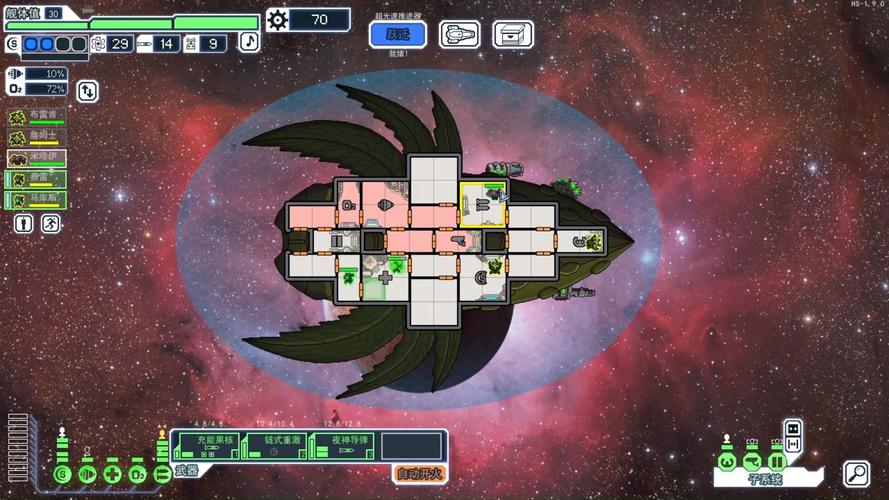The height and width of the screenshot is (500, 889).
Task: Open the ship overview screen
Action: point(459,35)
